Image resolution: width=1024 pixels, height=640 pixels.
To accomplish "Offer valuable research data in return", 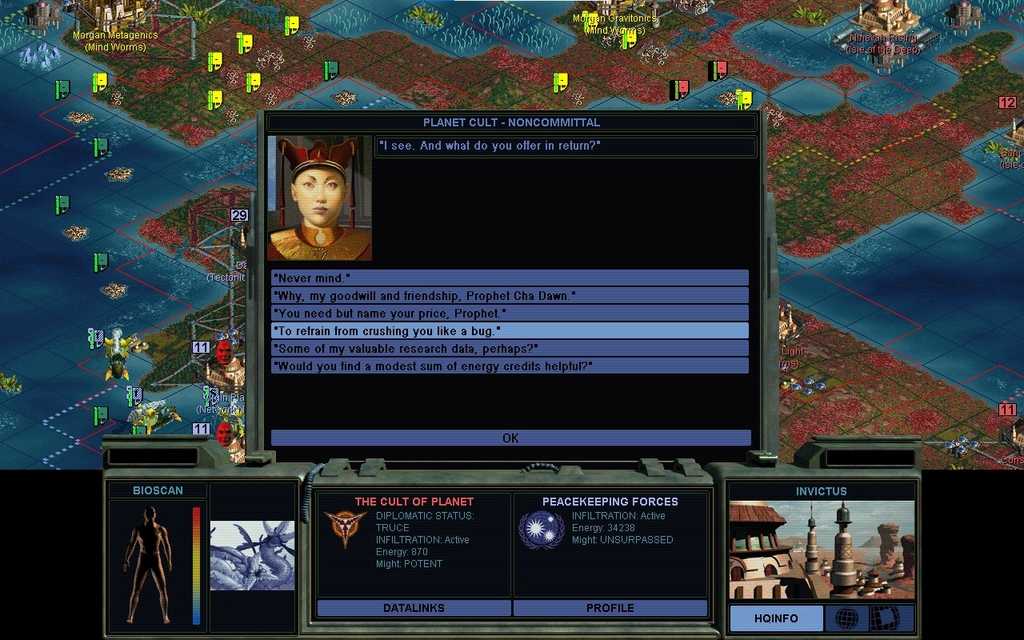I will pos(510,348).
